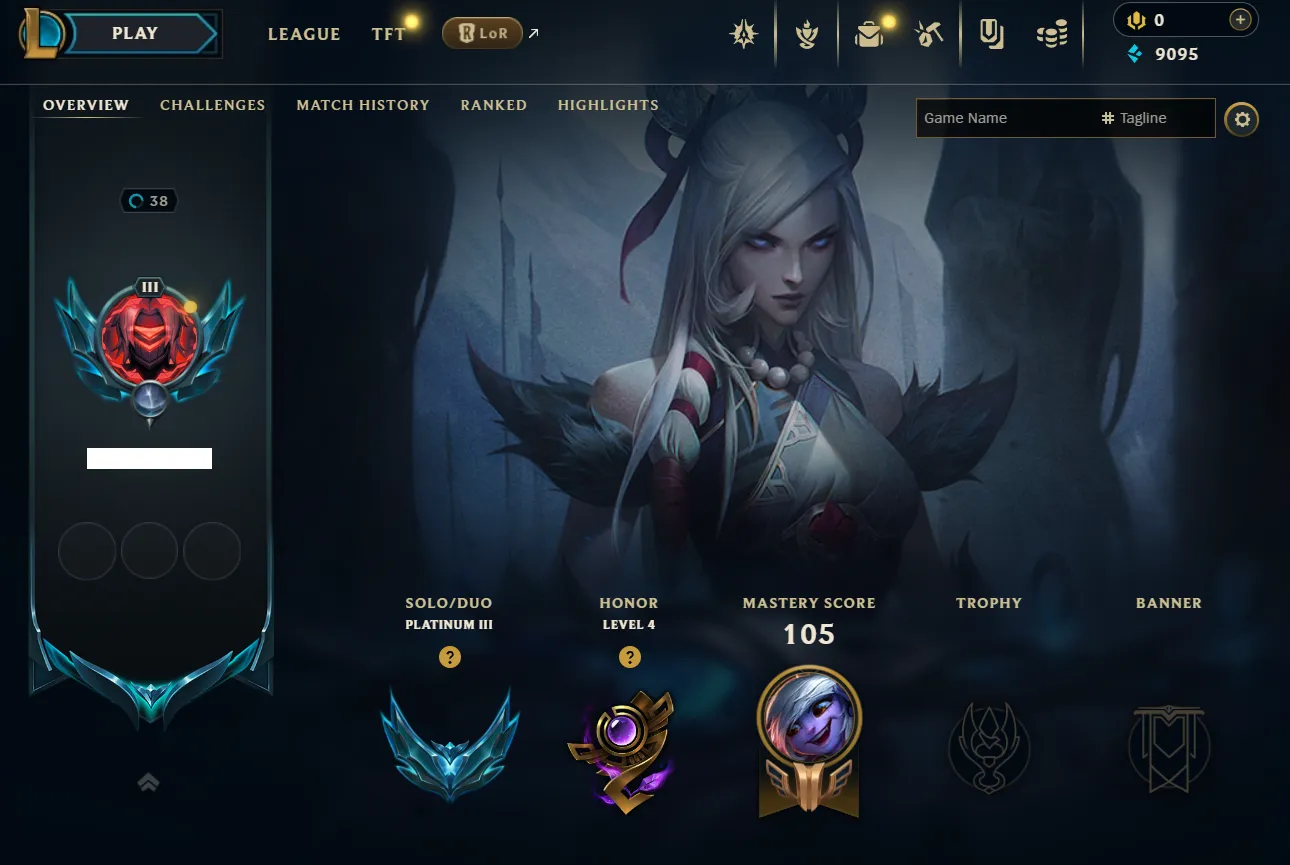This screenshot has width=1290, height=865.
Task: Switch to the TFT section
Action: [x=388, y=34]
